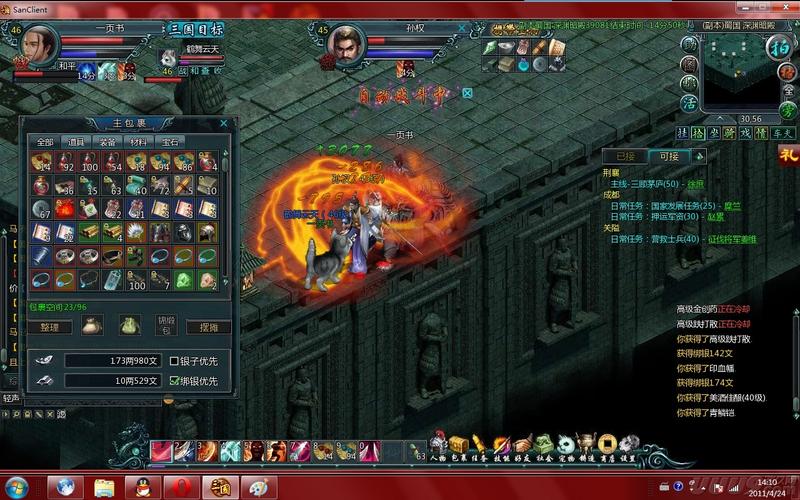The width and height of the screenshot is (800, 500).
Task: Click the round 拍 auction button
Action: [x=777, y=48]
